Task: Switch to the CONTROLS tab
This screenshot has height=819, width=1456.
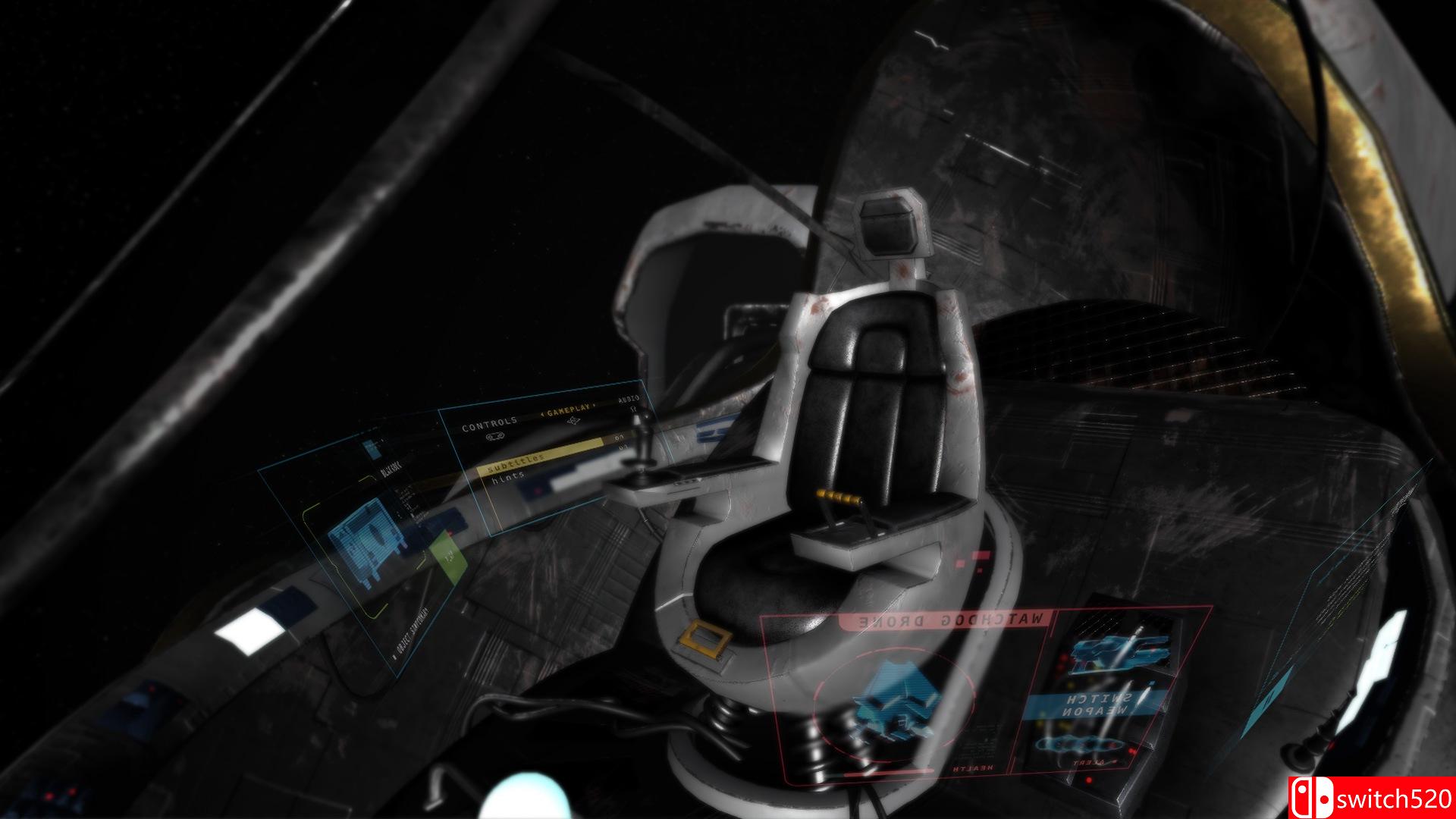Action: (489, 425)
